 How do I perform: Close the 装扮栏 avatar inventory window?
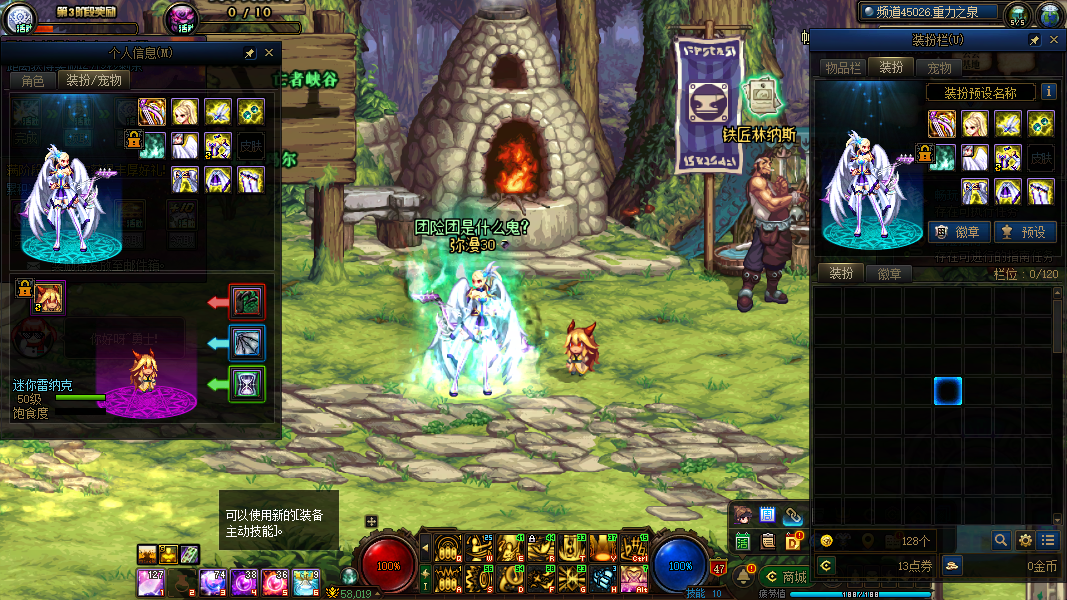(1053, 40)
